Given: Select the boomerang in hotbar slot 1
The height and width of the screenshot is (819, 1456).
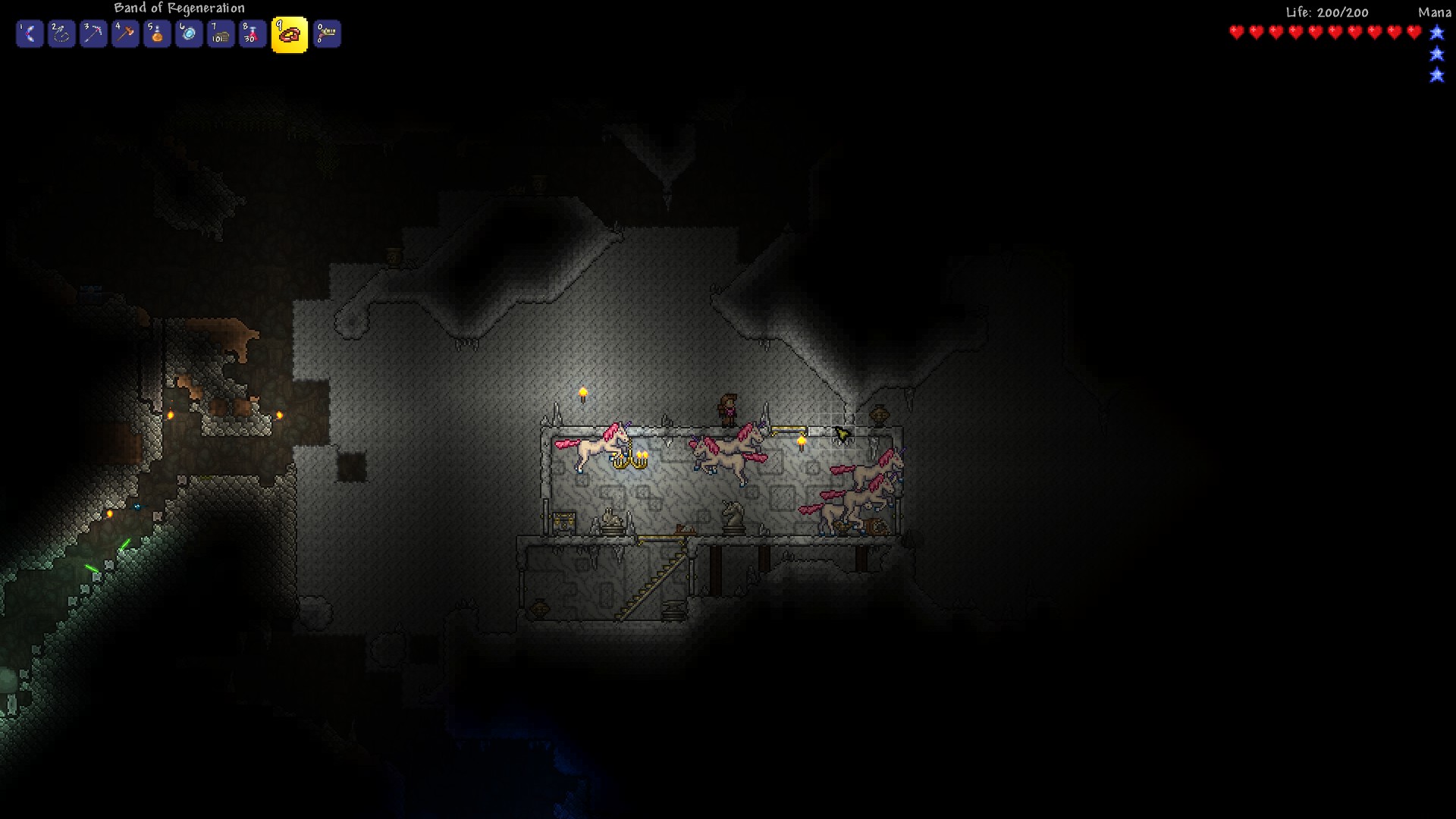Looking at the screenshot, I should coord(30,33).
